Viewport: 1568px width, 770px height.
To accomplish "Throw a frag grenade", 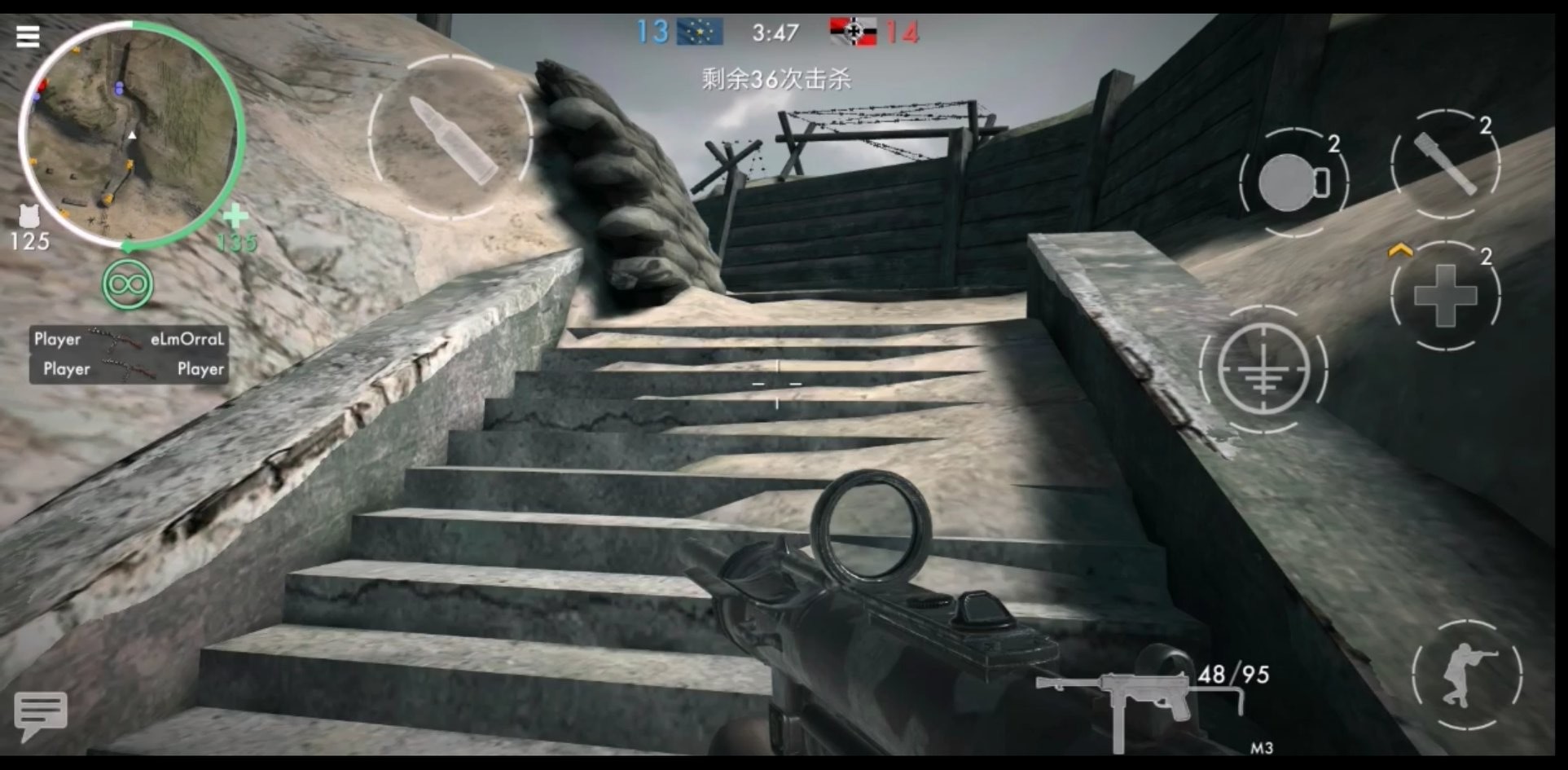I will [x=1293, y=182].
